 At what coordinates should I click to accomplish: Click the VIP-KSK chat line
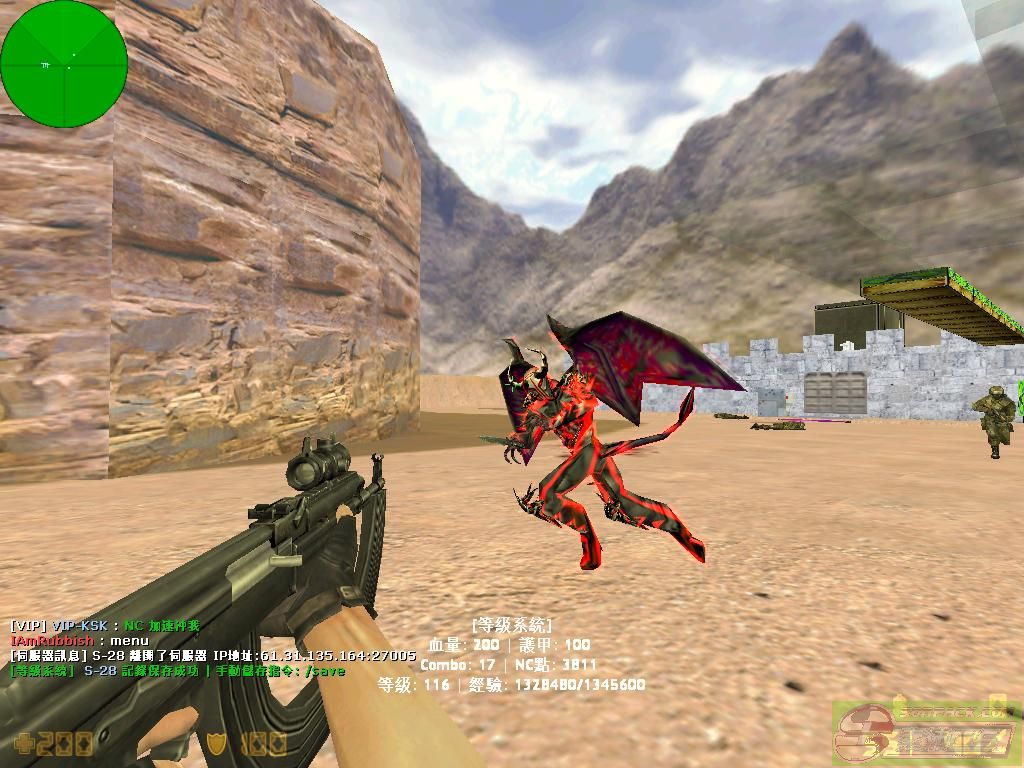pyautogui.click(x=105, y=625)
